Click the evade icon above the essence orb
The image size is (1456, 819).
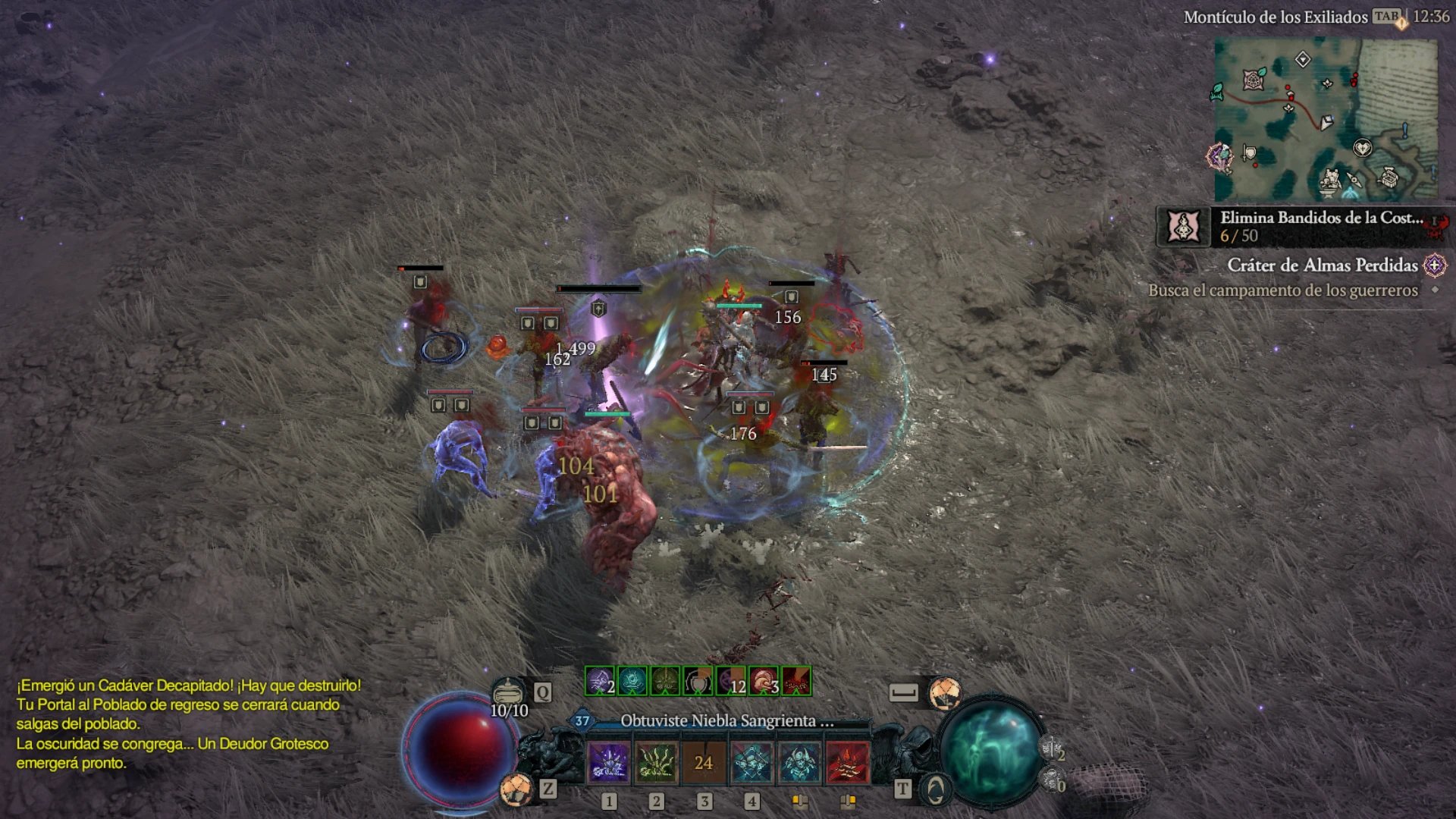coord(945,692)
